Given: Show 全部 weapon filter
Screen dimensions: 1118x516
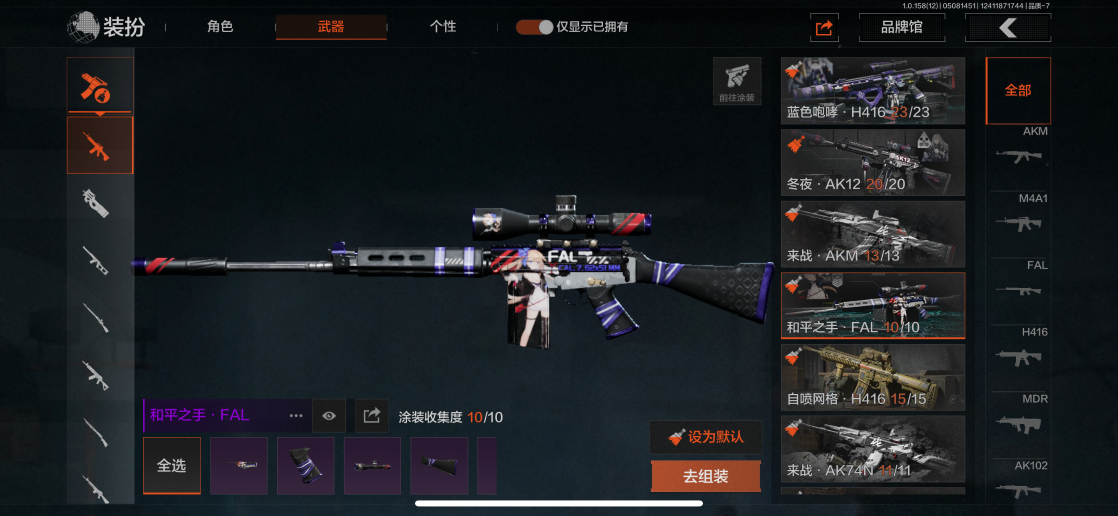Looking at the screenshot, I should click(x=1018, y=90).
